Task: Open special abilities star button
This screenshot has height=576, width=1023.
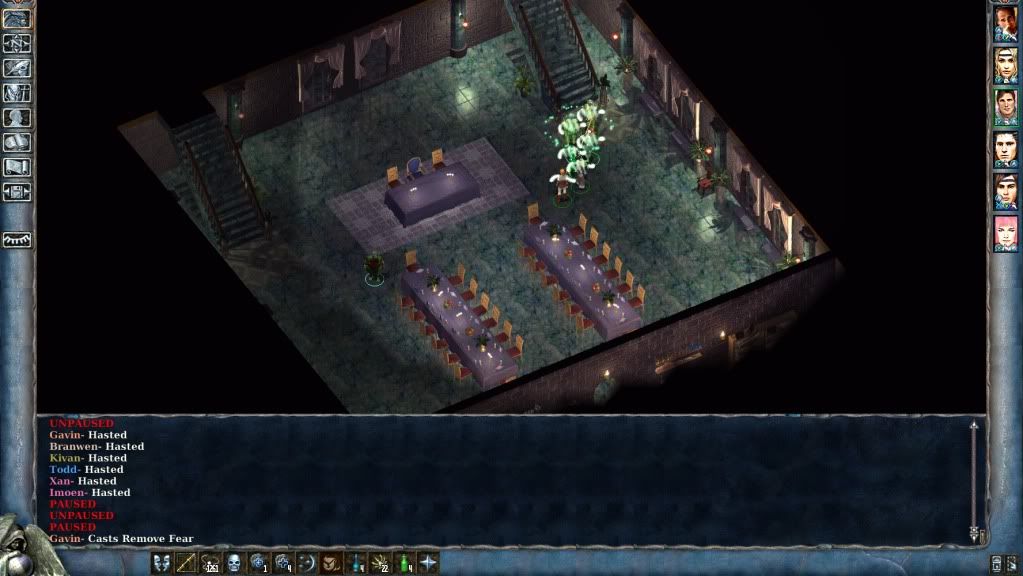Action: click(428, 562)
